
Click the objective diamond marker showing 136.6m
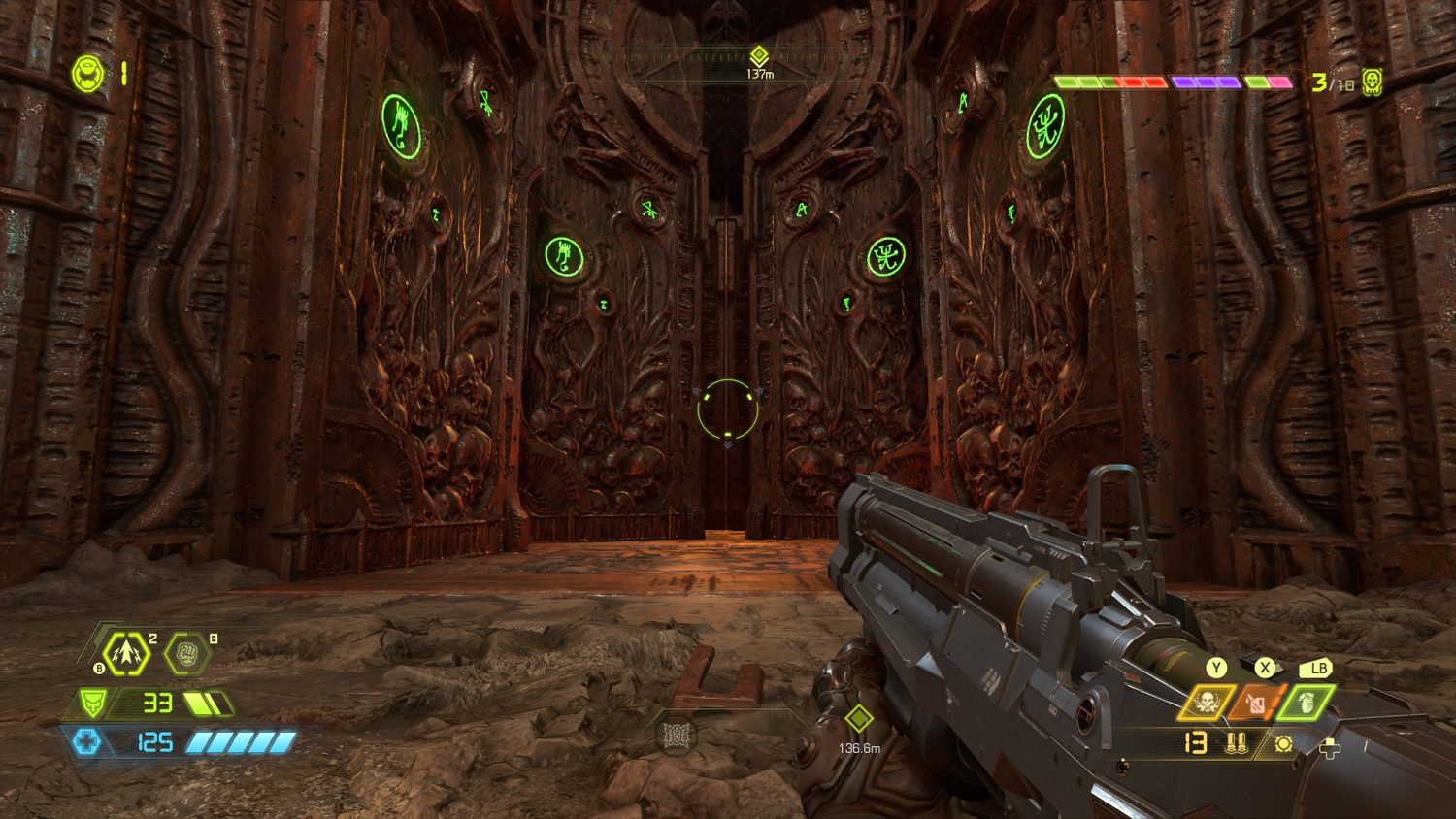click(x=858, y=719)
